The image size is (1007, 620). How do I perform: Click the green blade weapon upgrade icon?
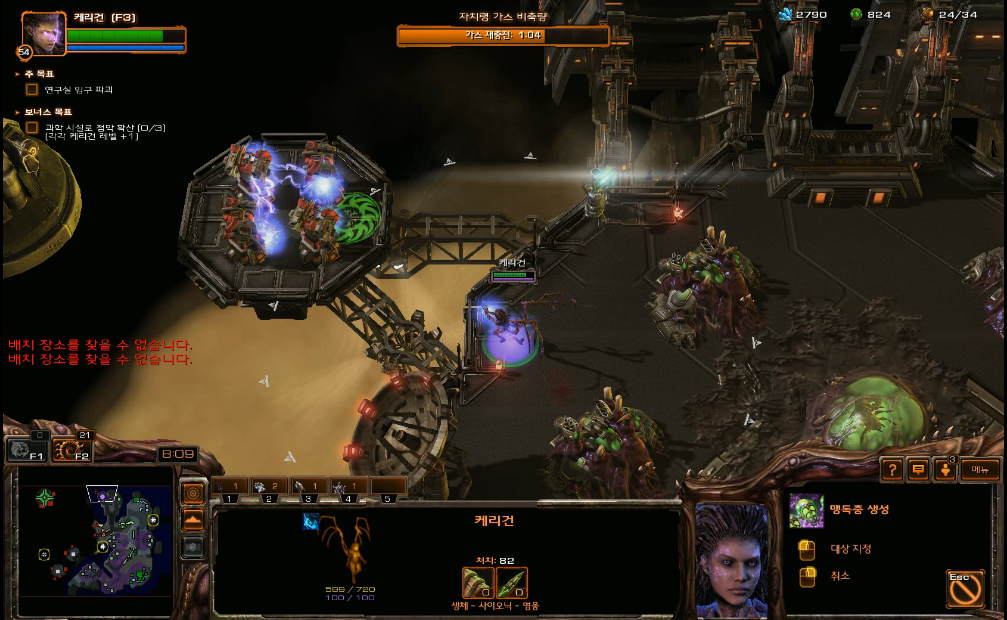(511, 582)
